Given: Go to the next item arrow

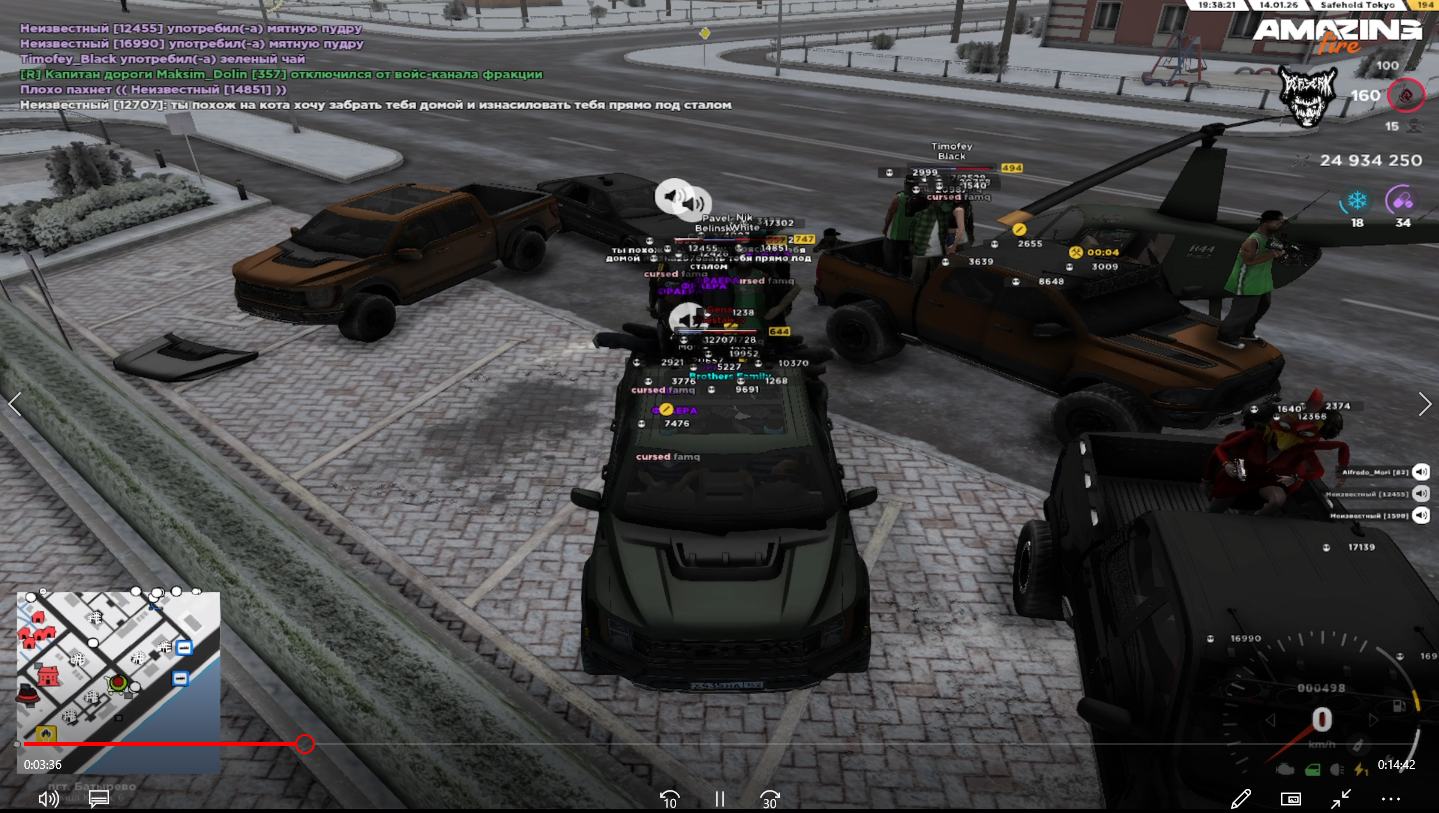Looking at the screenshot, I should click(x=1425, y=404).
